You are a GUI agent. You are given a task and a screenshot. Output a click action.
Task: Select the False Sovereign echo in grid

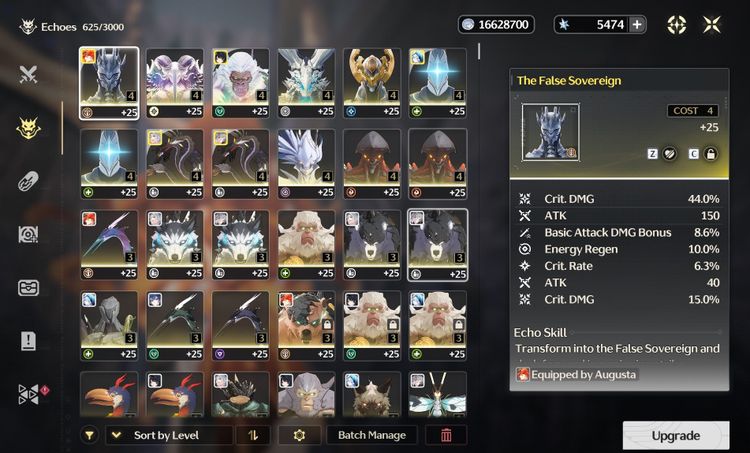109,82
